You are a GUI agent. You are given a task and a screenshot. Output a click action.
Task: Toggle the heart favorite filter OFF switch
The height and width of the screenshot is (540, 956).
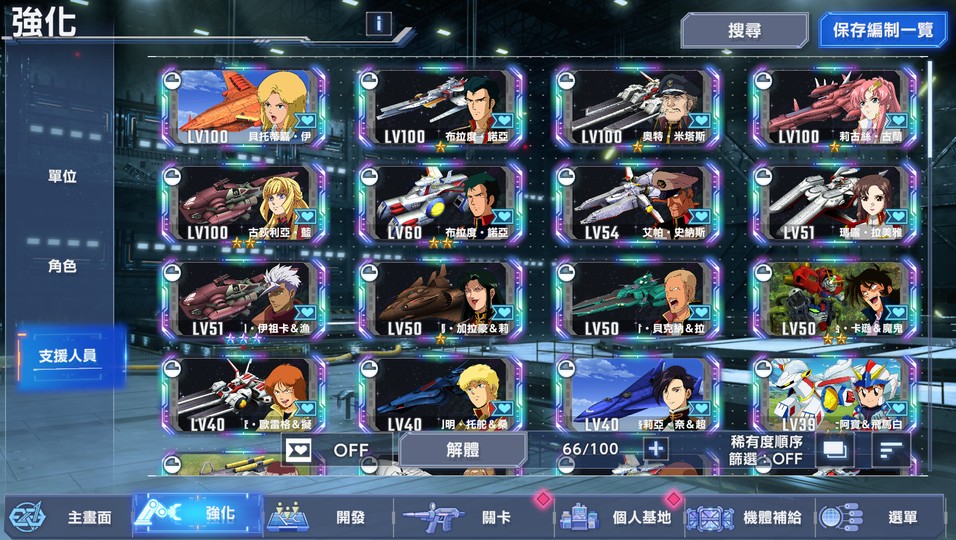click(x=330, y=450)
